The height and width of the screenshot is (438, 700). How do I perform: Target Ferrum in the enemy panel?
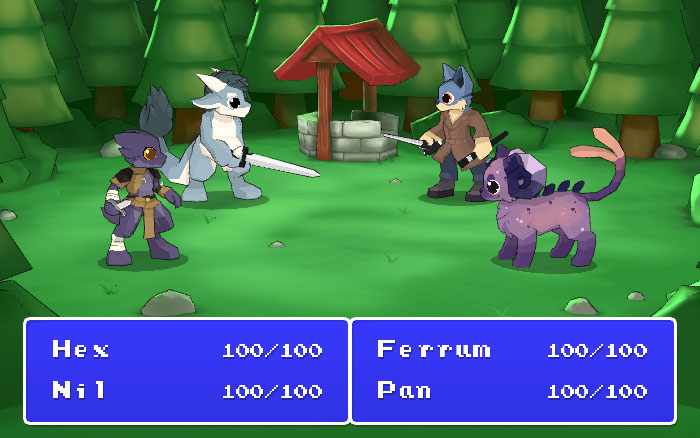434,350
